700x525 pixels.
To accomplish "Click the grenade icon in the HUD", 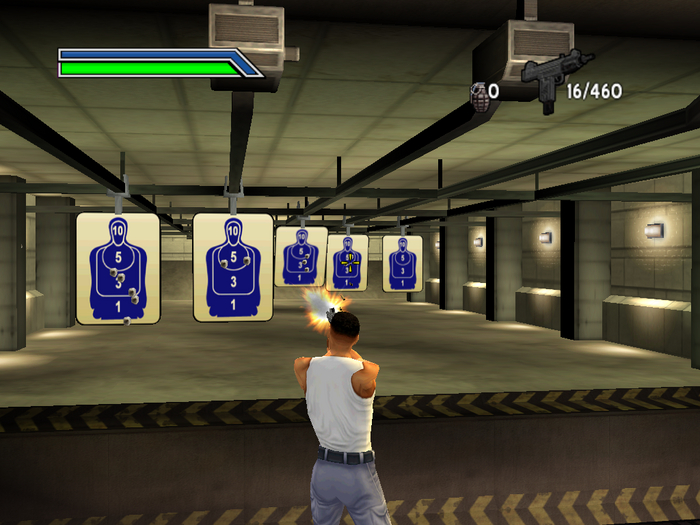I will tap(479, 93).
